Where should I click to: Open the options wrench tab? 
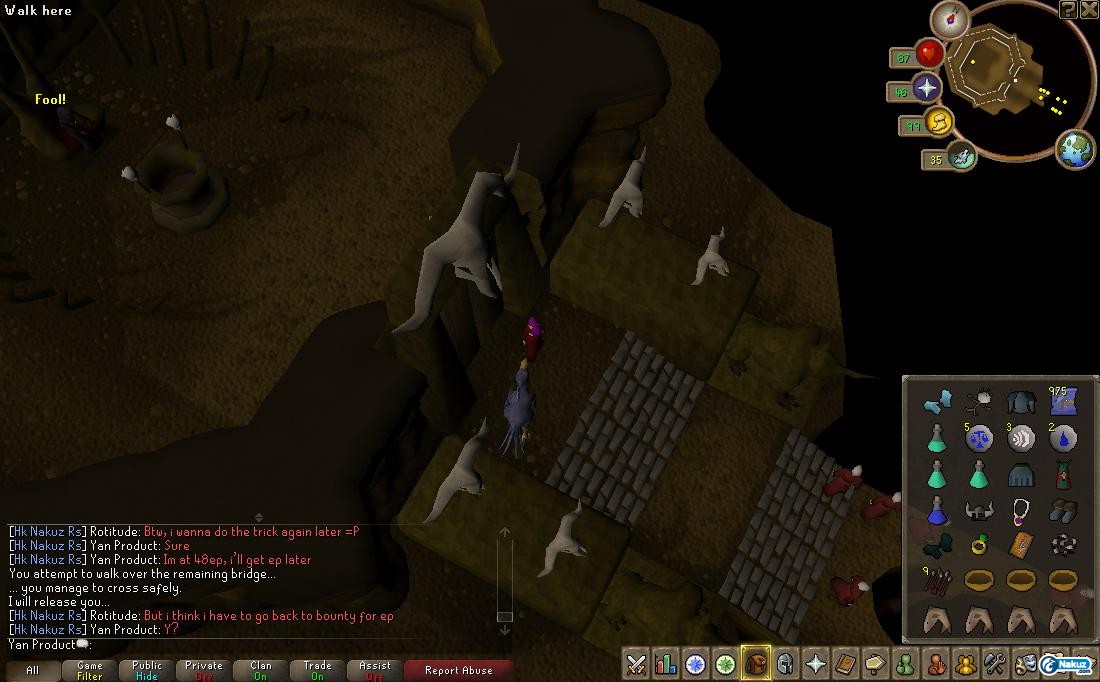click(995, 663)
